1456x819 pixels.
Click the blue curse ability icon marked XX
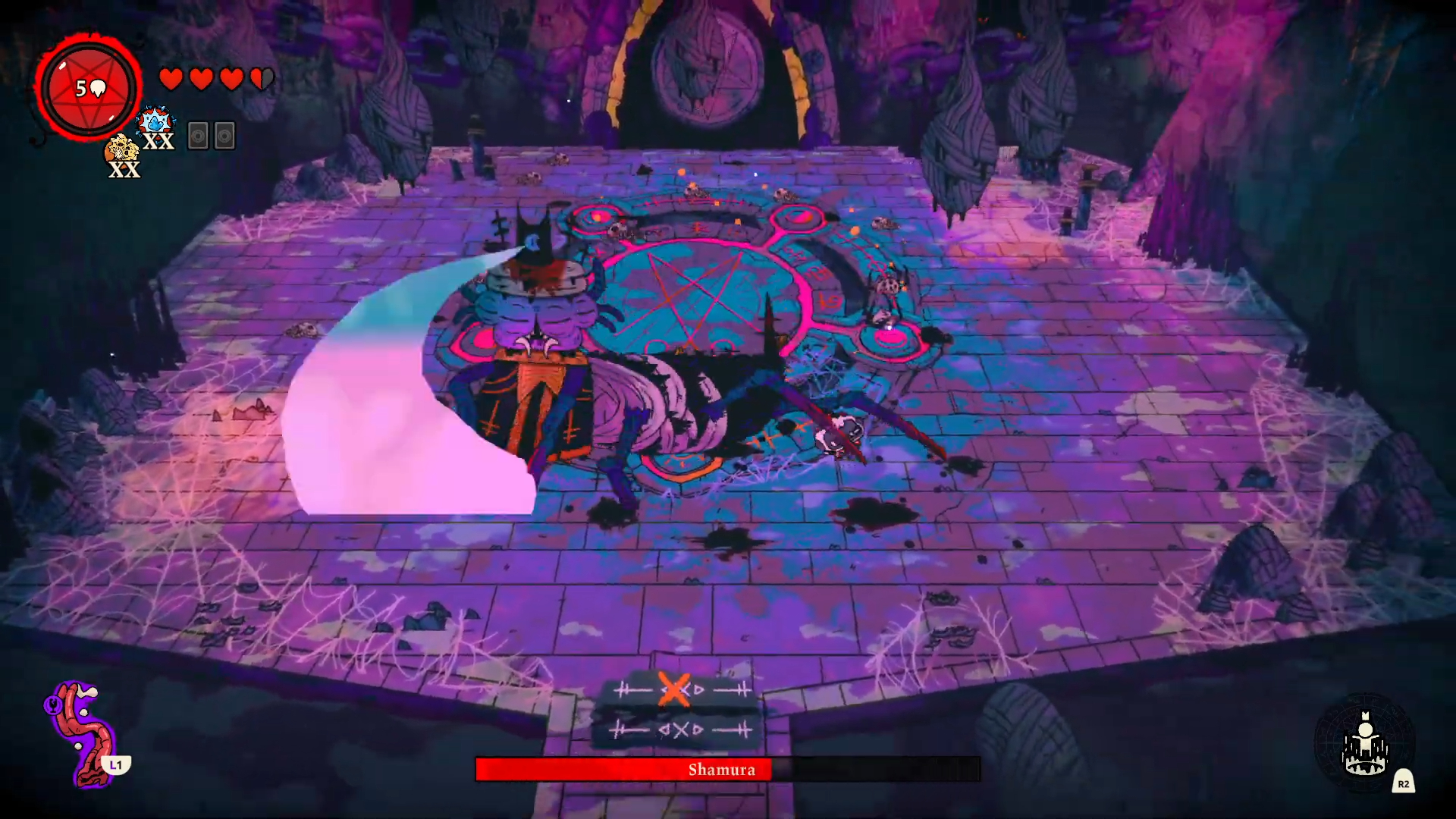tap(155, 121)
